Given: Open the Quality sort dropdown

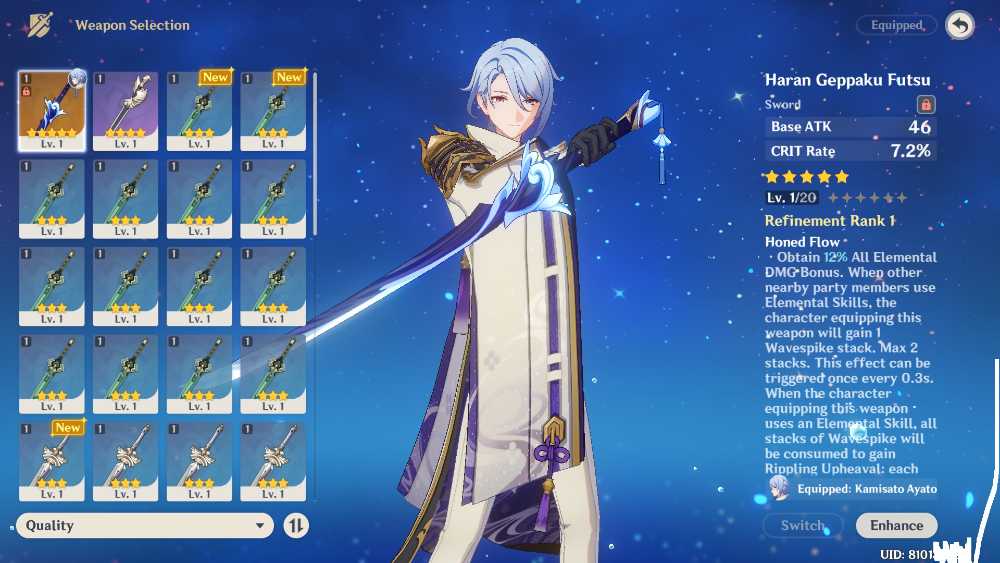Looking at the screenshot, I should [144, 525].
